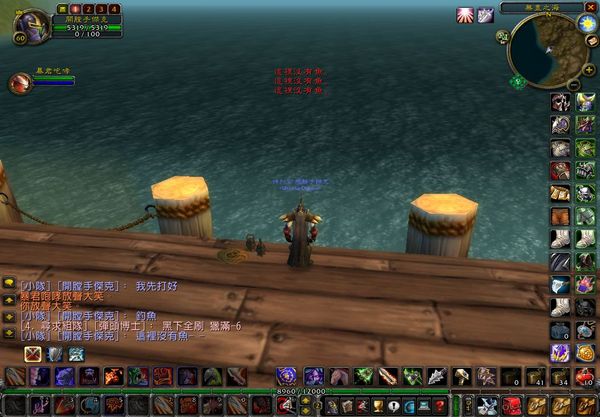Select the skull helmet equipment slot
Screen dimensions: 600x417
click(561, 102)
